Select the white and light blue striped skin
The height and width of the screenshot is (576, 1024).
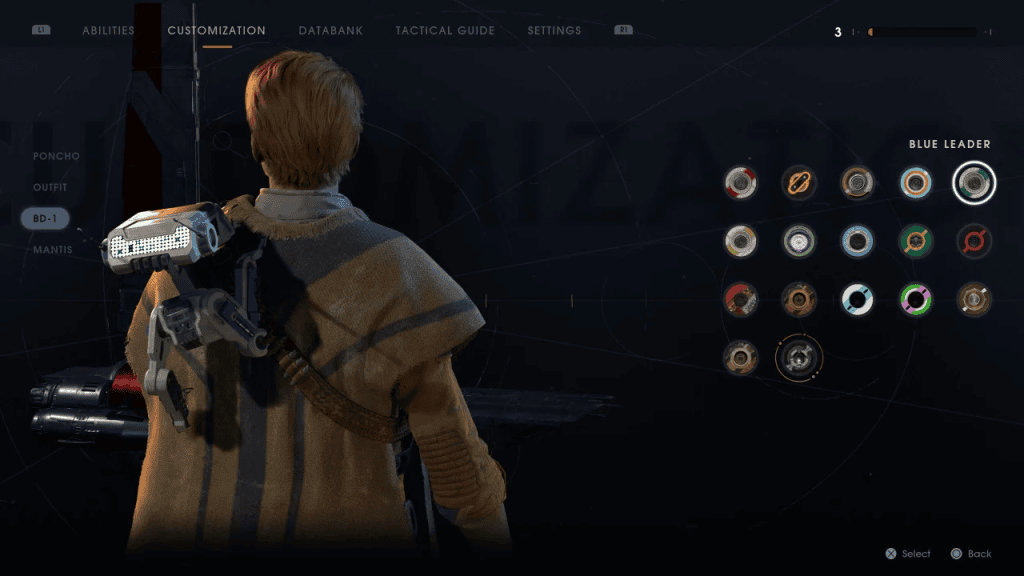click(x=857, y=299)
